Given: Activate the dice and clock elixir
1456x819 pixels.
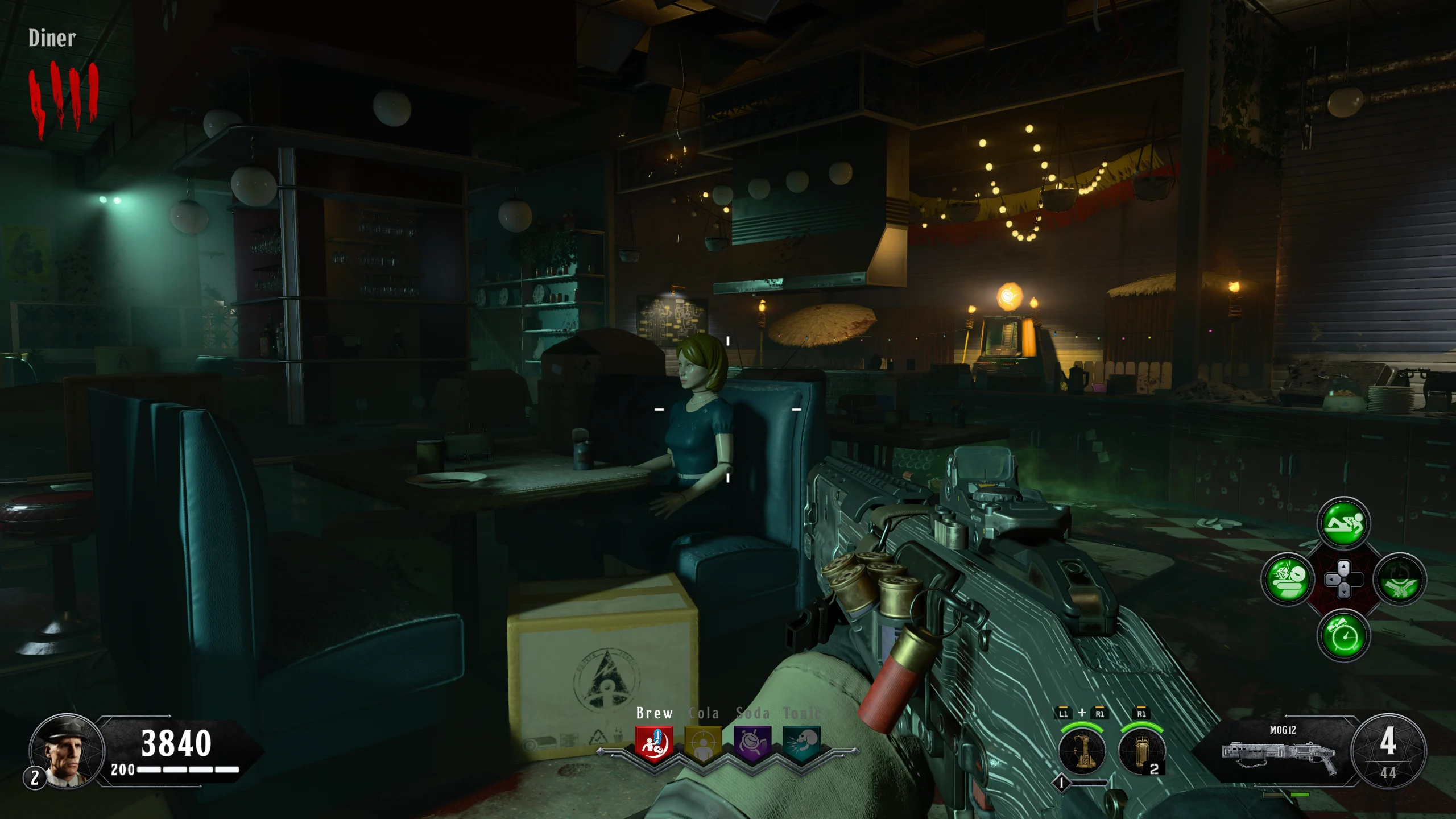Looking at the screenshot, I should point(1288,579).
